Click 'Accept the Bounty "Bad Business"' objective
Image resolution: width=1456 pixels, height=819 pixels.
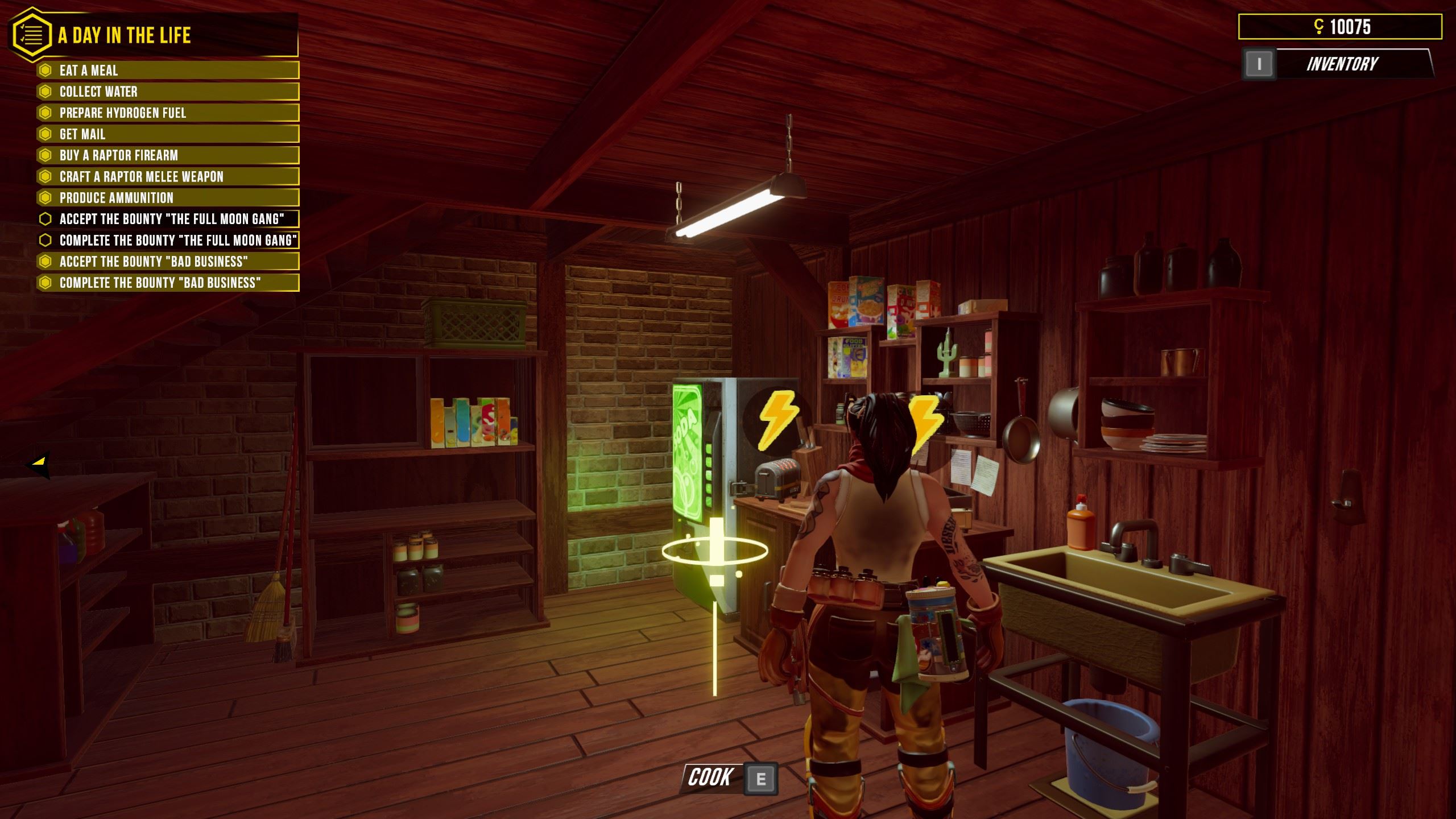(168, 262)
